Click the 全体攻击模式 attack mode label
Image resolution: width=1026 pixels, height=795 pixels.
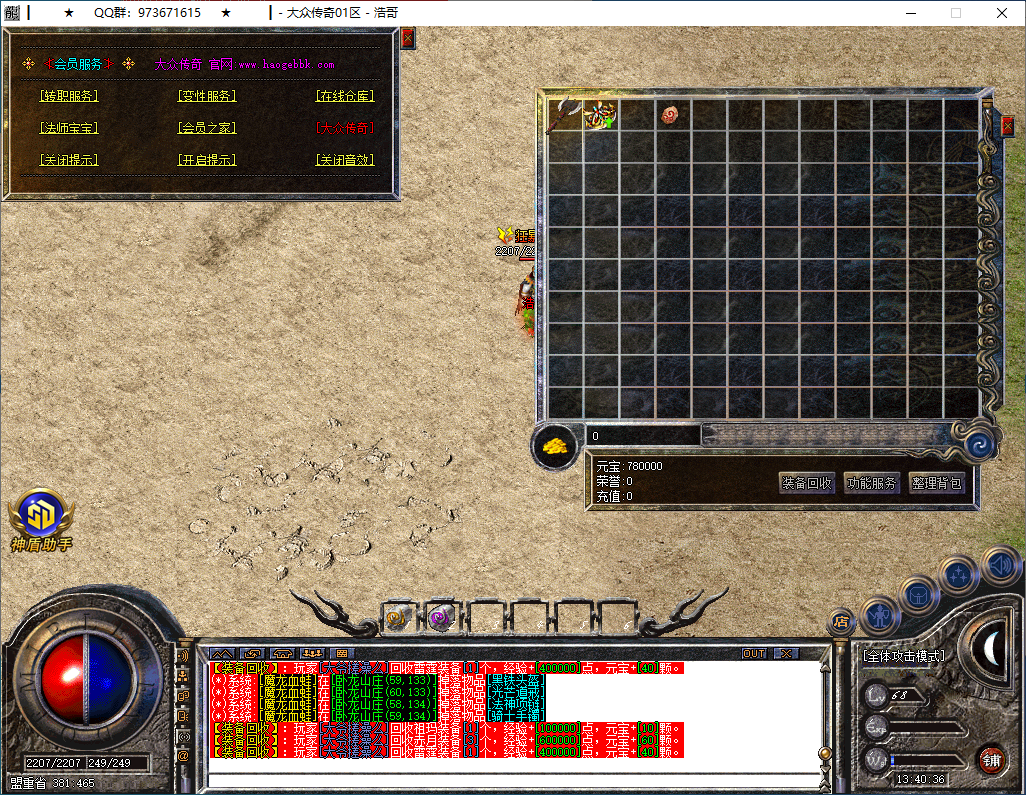(x=903, y=656)
